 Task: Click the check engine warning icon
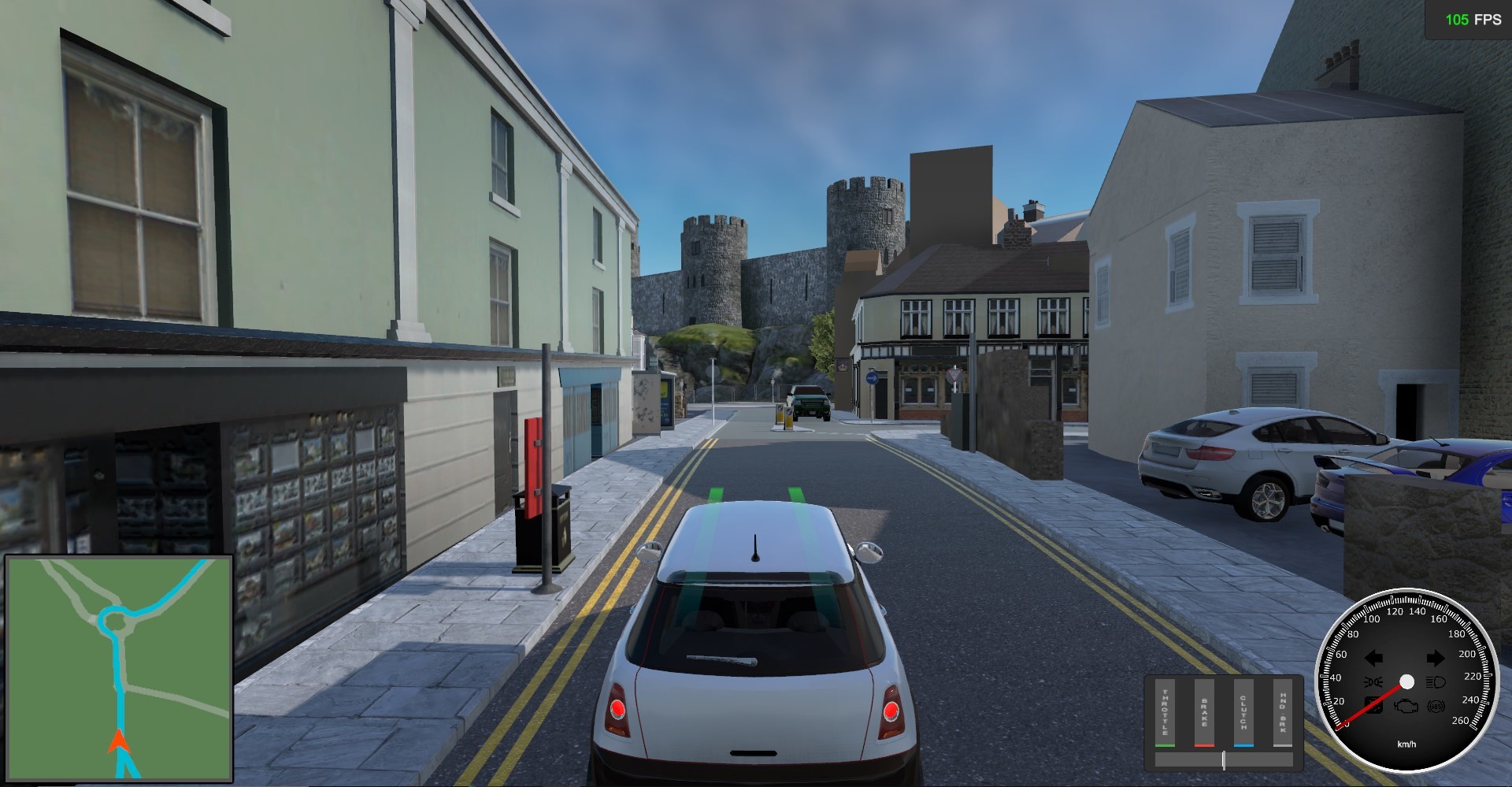tap(1406, 707)
